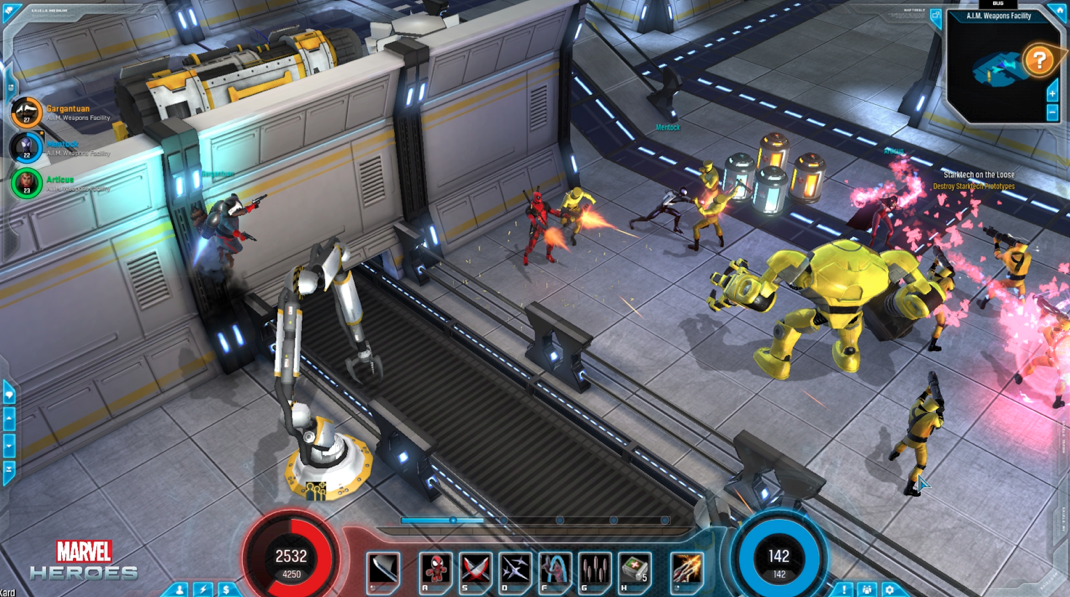Click the exclamation mark missions button
Screen dimensions: 1070x597
coord(844,590)
